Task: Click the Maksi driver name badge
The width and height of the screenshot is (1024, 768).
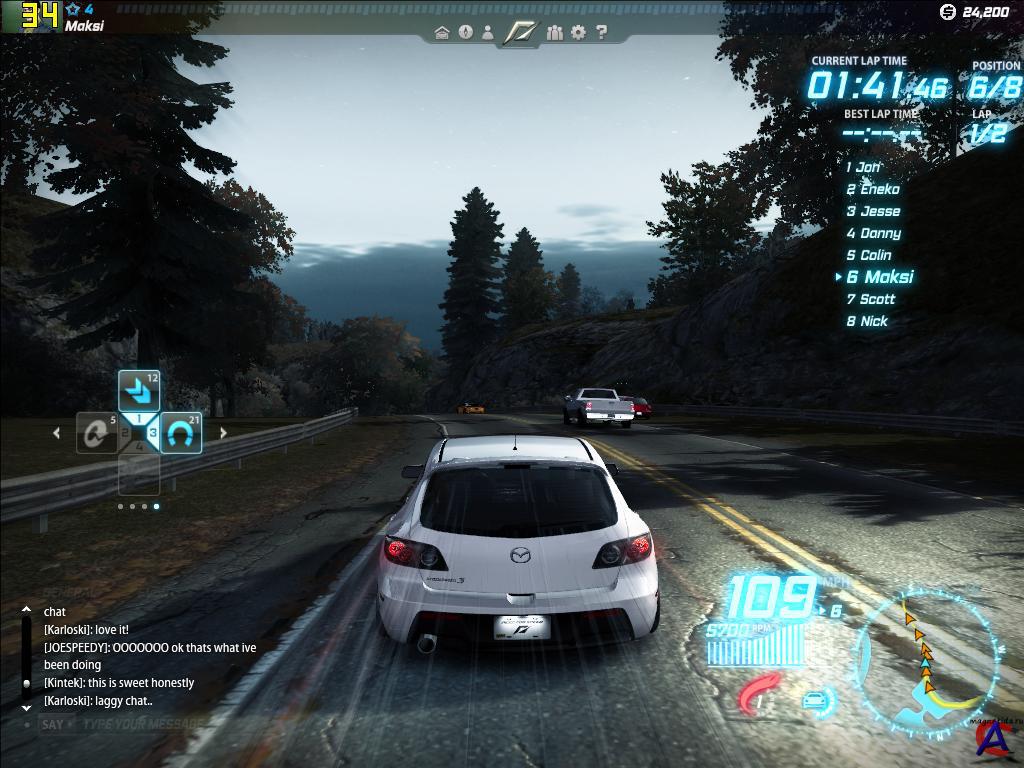Action: pyautogui.click(x=85, y=26)
